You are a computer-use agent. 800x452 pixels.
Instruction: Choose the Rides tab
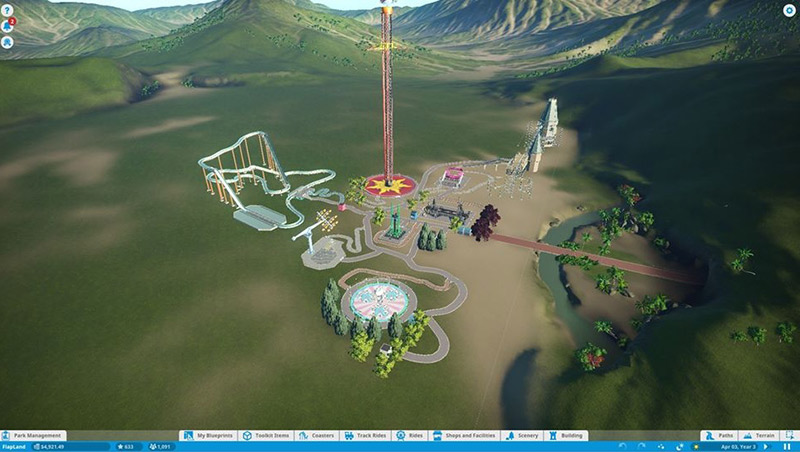click(409, 436)
